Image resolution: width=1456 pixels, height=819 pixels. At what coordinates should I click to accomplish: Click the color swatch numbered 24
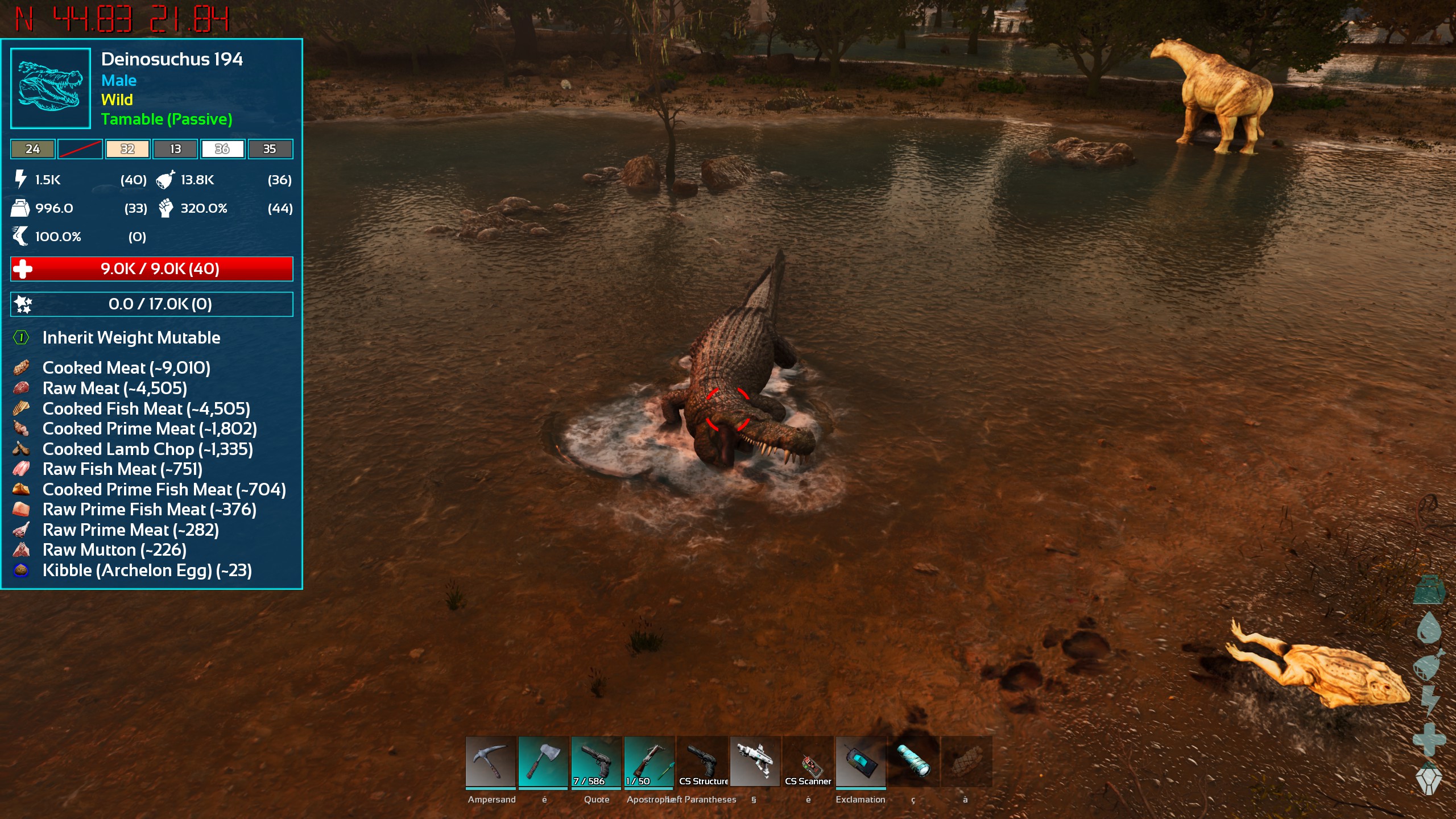(x=32, y=149)
